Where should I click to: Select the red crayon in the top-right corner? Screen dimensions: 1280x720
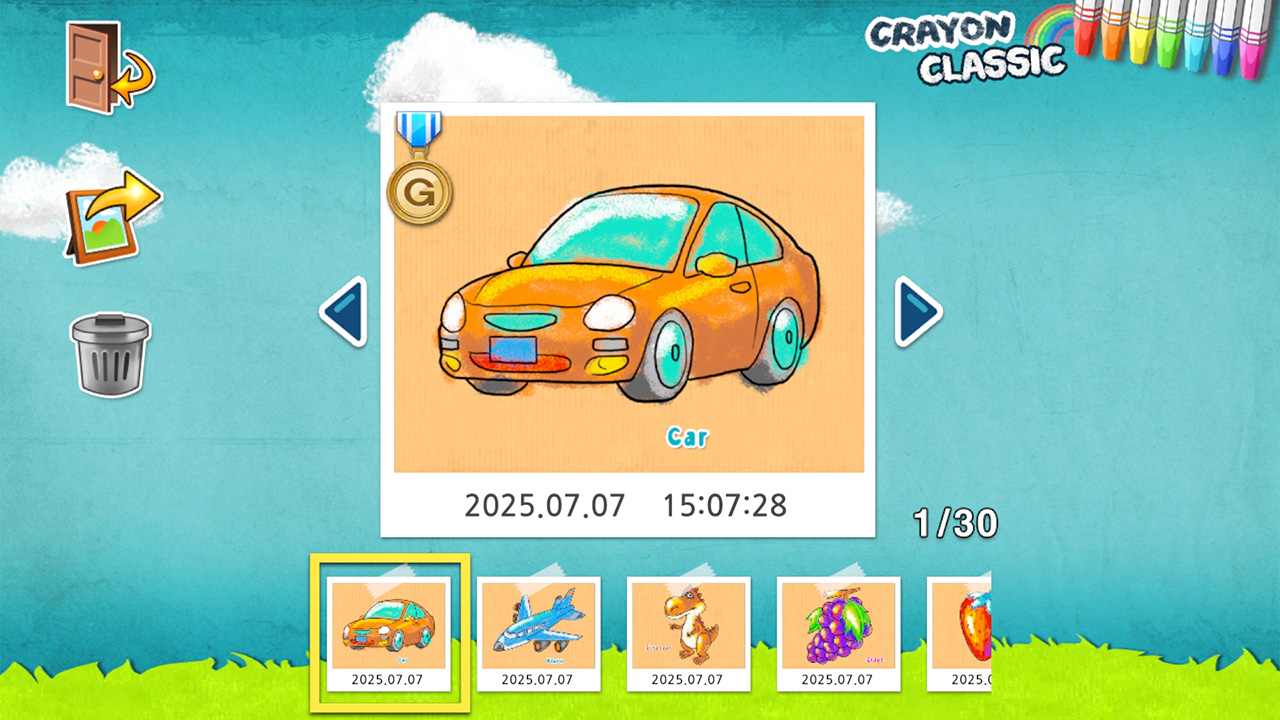1085,40
